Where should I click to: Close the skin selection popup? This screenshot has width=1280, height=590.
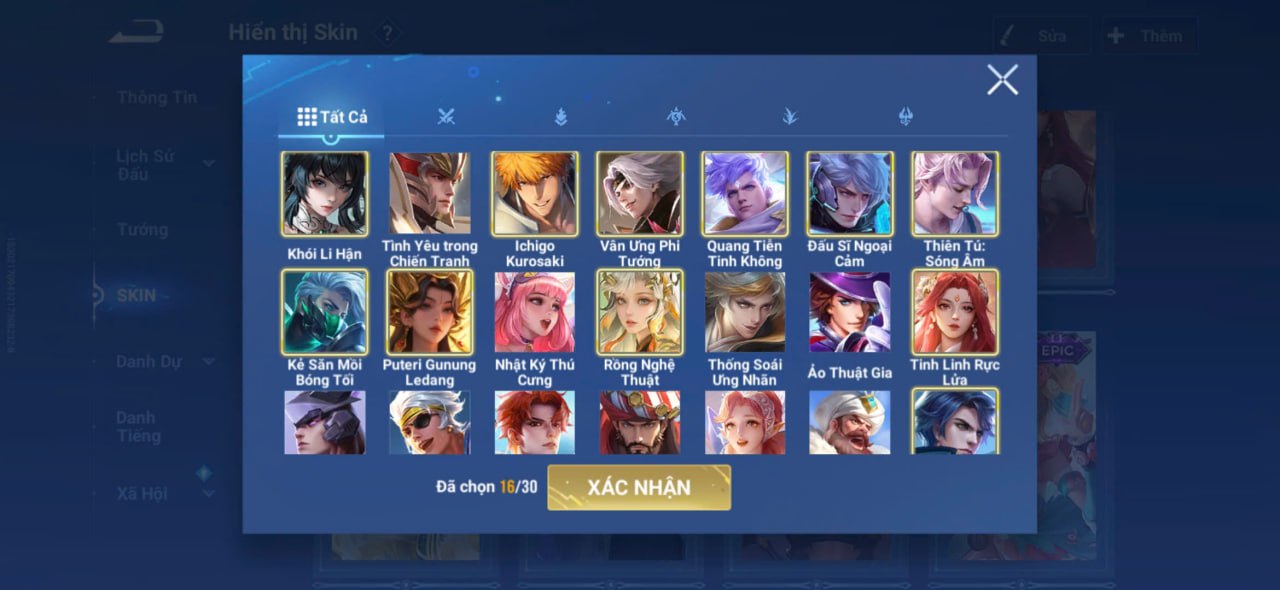click(x=1002, y=80)
